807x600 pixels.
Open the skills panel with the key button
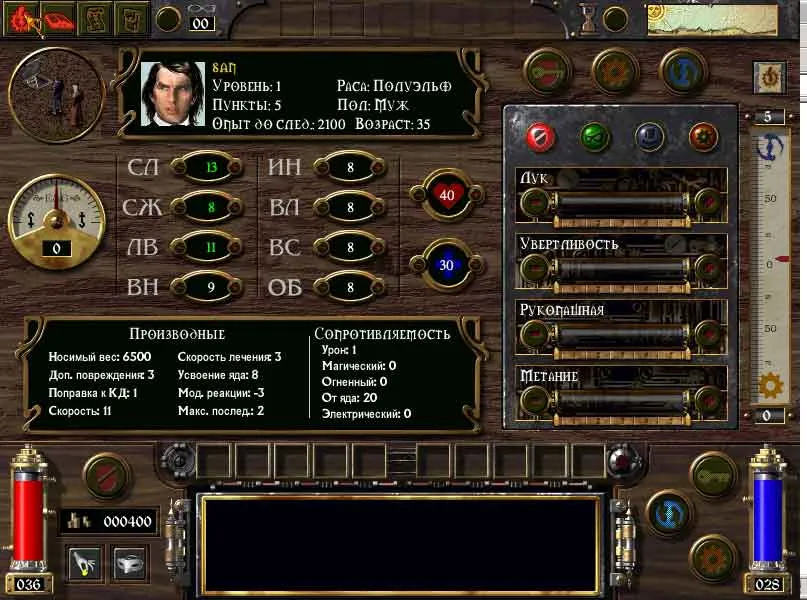coord(548,71)
